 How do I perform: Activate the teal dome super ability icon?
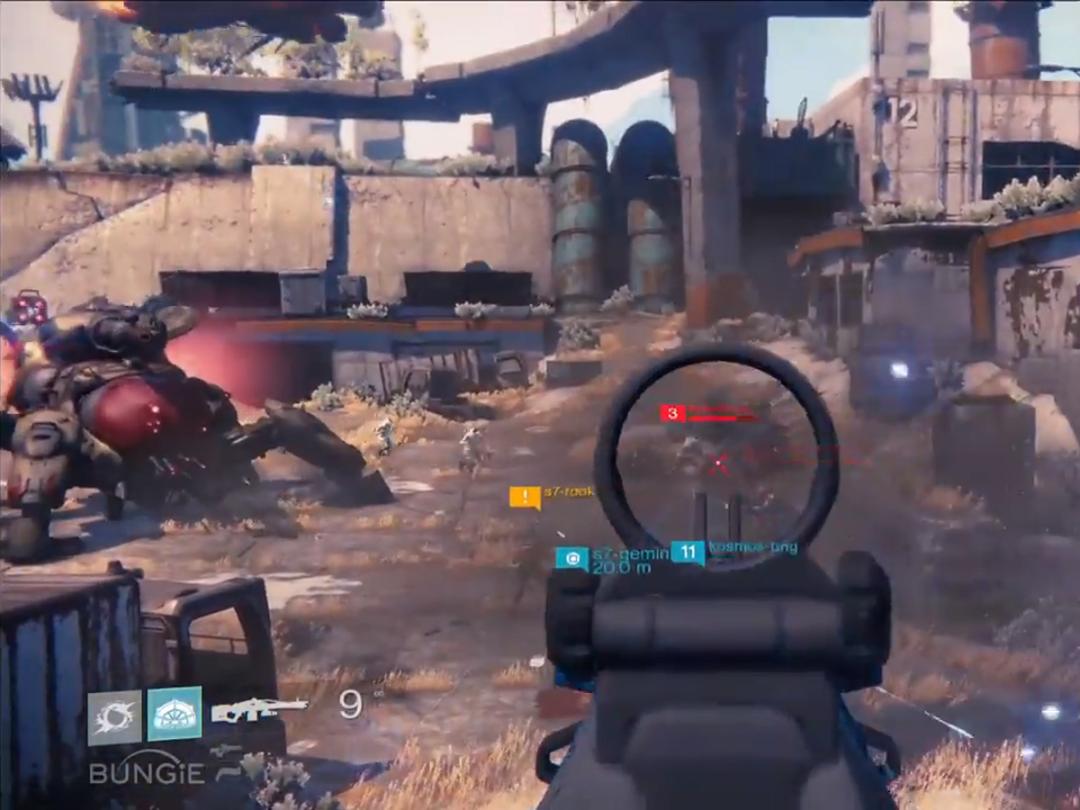tap(175, 714)
